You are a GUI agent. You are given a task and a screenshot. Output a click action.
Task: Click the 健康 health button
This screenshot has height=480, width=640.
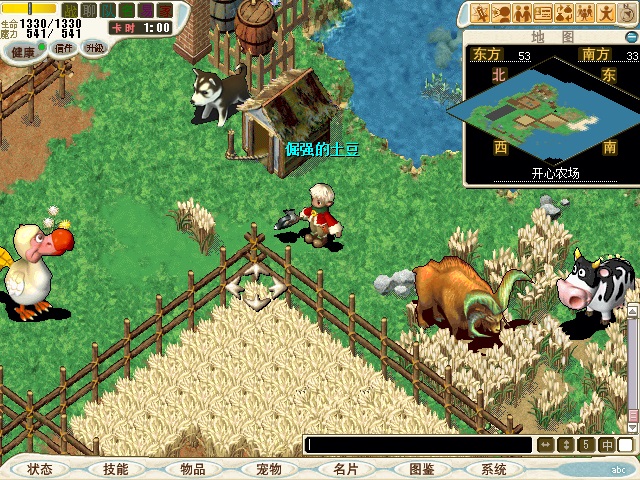[x=24, y=48]
